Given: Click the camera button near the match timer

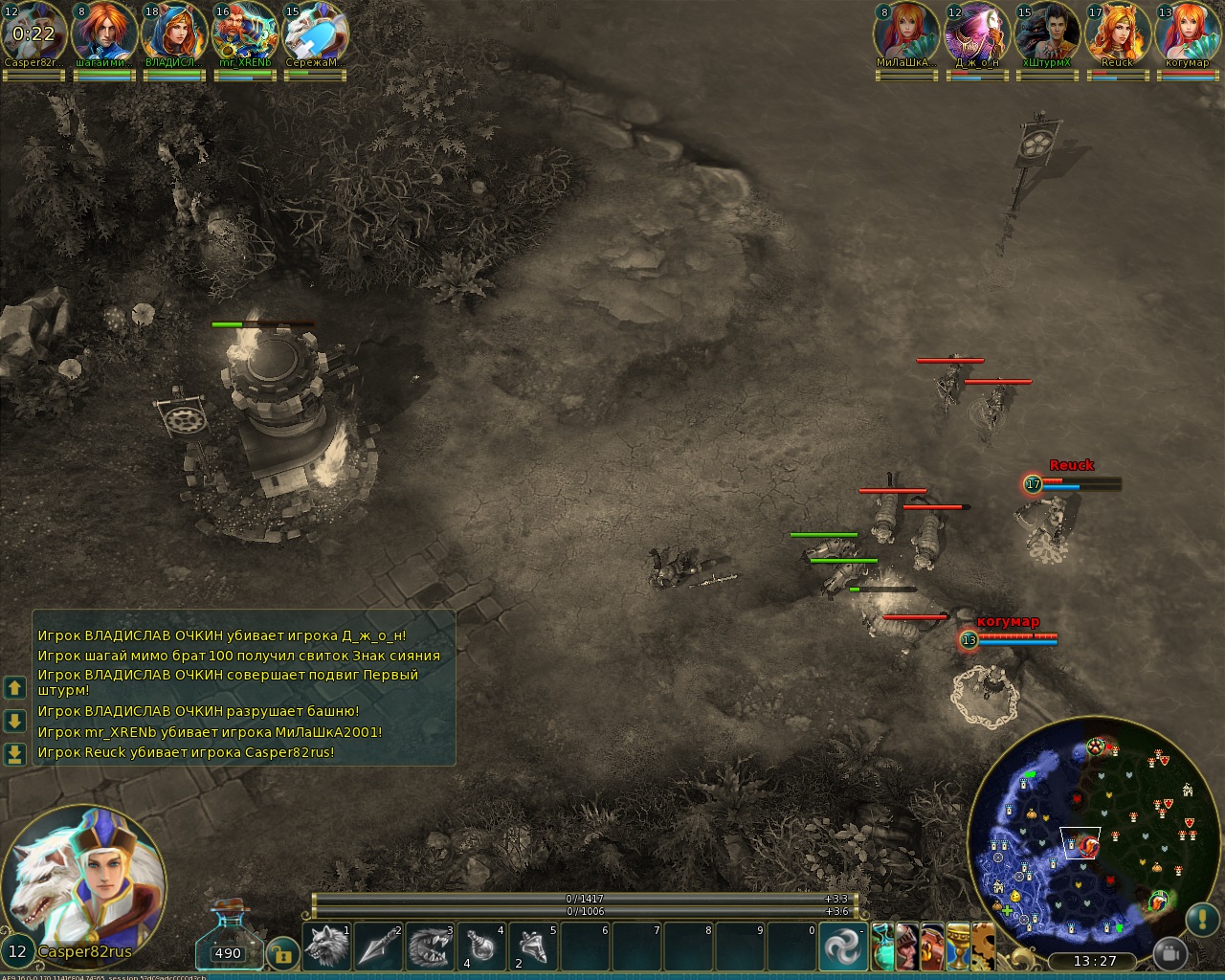Looking at the screenshot, I should pyautogui.click(x=1169, y=953).
